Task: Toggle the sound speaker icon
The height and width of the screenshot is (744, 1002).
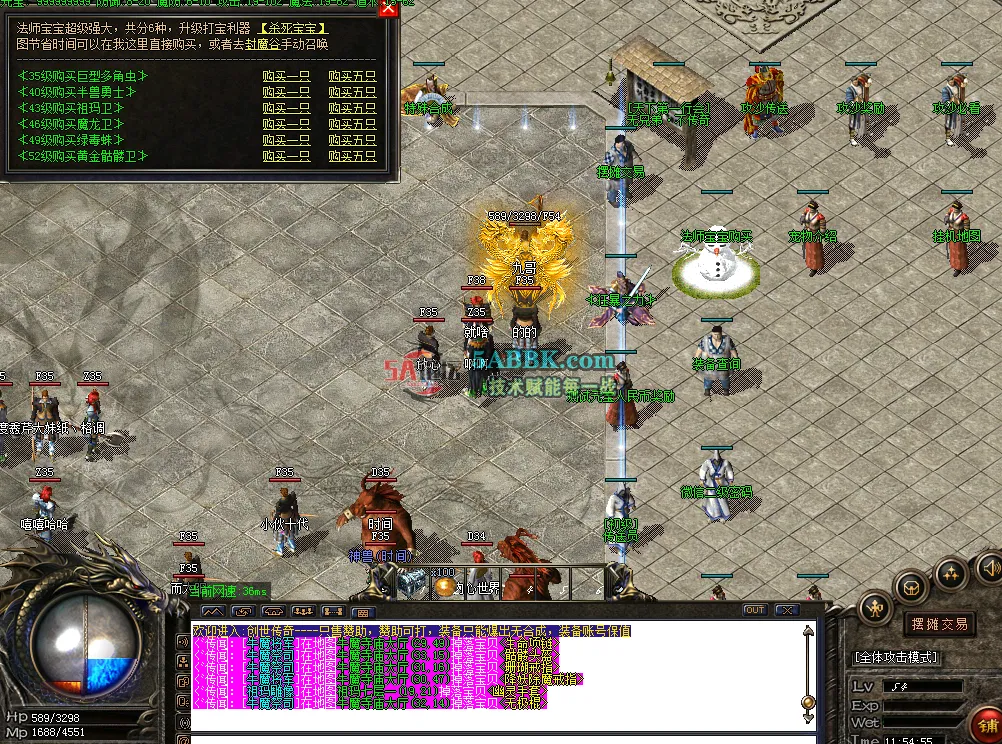Action: 988,565
